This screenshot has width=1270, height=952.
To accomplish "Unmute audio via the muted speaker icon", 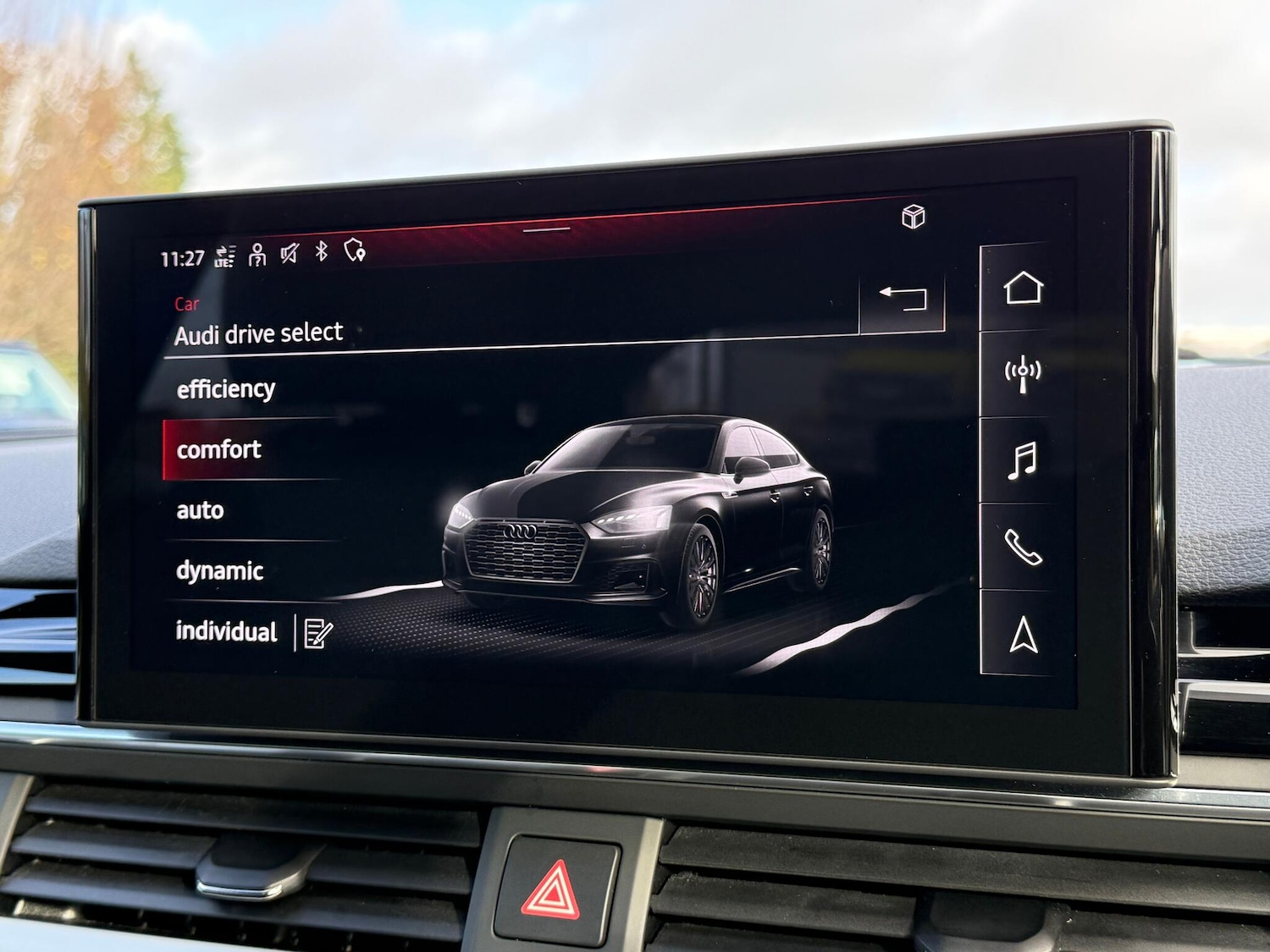I will (288, 254).
